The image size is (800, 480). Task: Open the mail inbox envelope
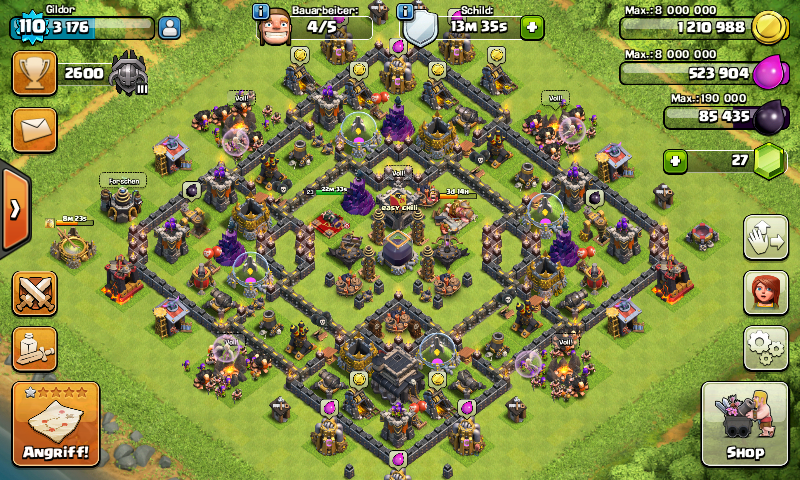pos(34,130)
